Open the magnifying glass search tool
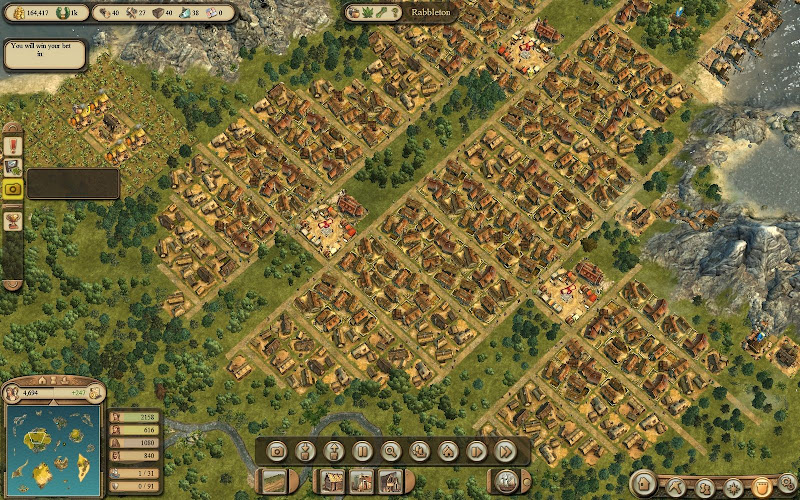The height and width of the screenshot is (500, 800). [391, 451]
